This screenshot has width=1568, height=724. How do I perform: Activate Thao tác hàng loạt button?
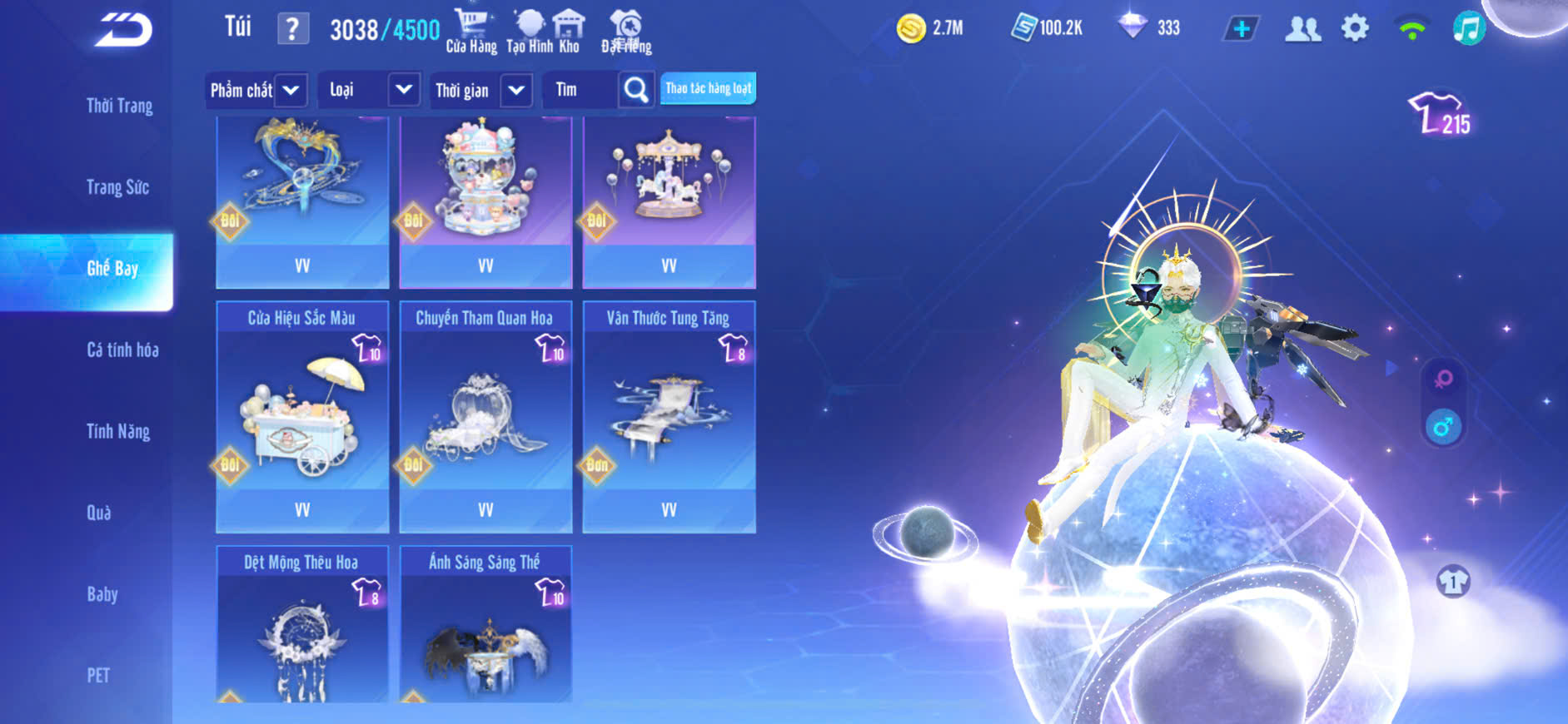tap(708, 88)
